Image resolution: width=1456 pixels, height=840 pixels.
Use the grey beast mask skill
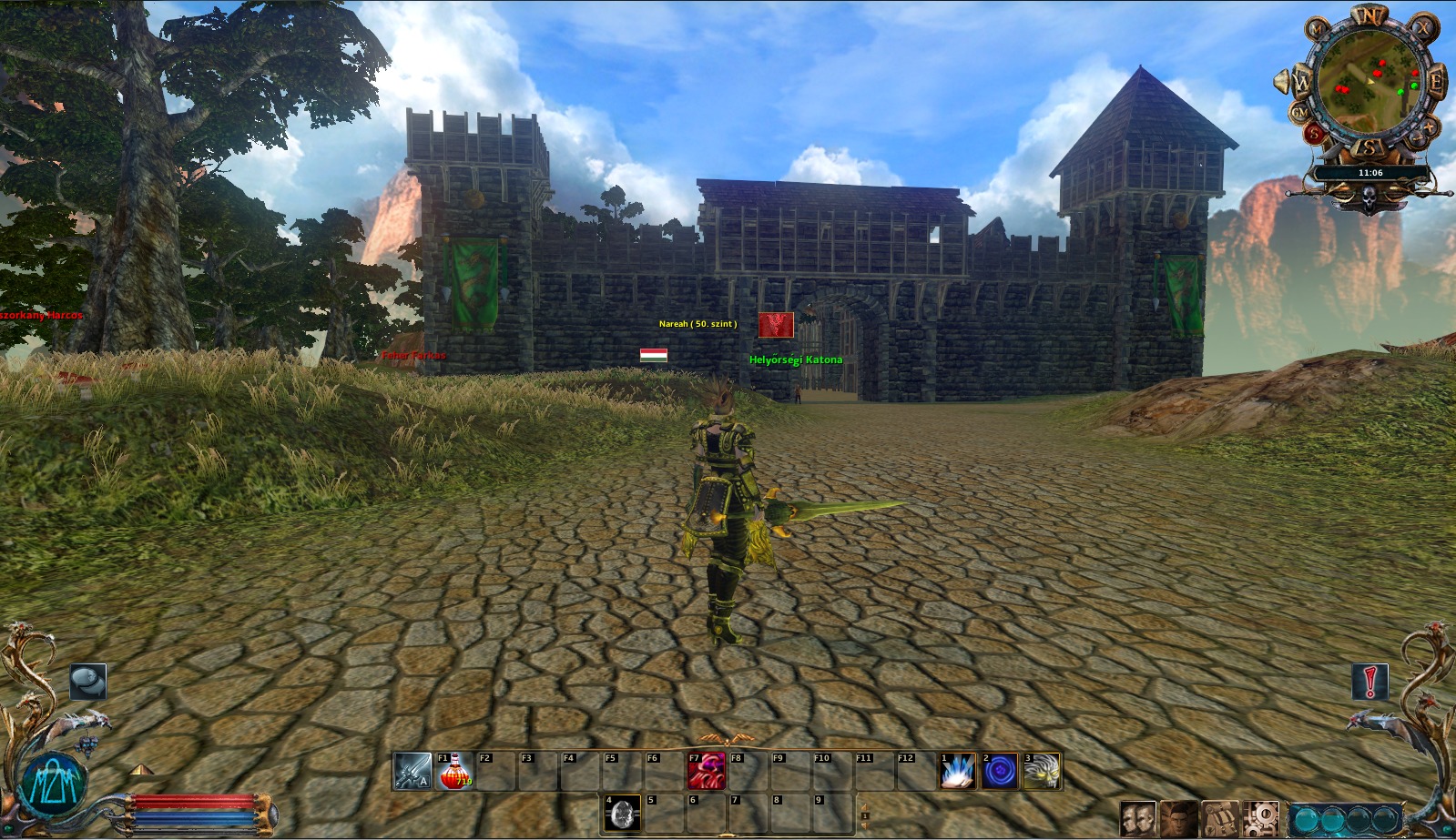[x=1042, y=771]
